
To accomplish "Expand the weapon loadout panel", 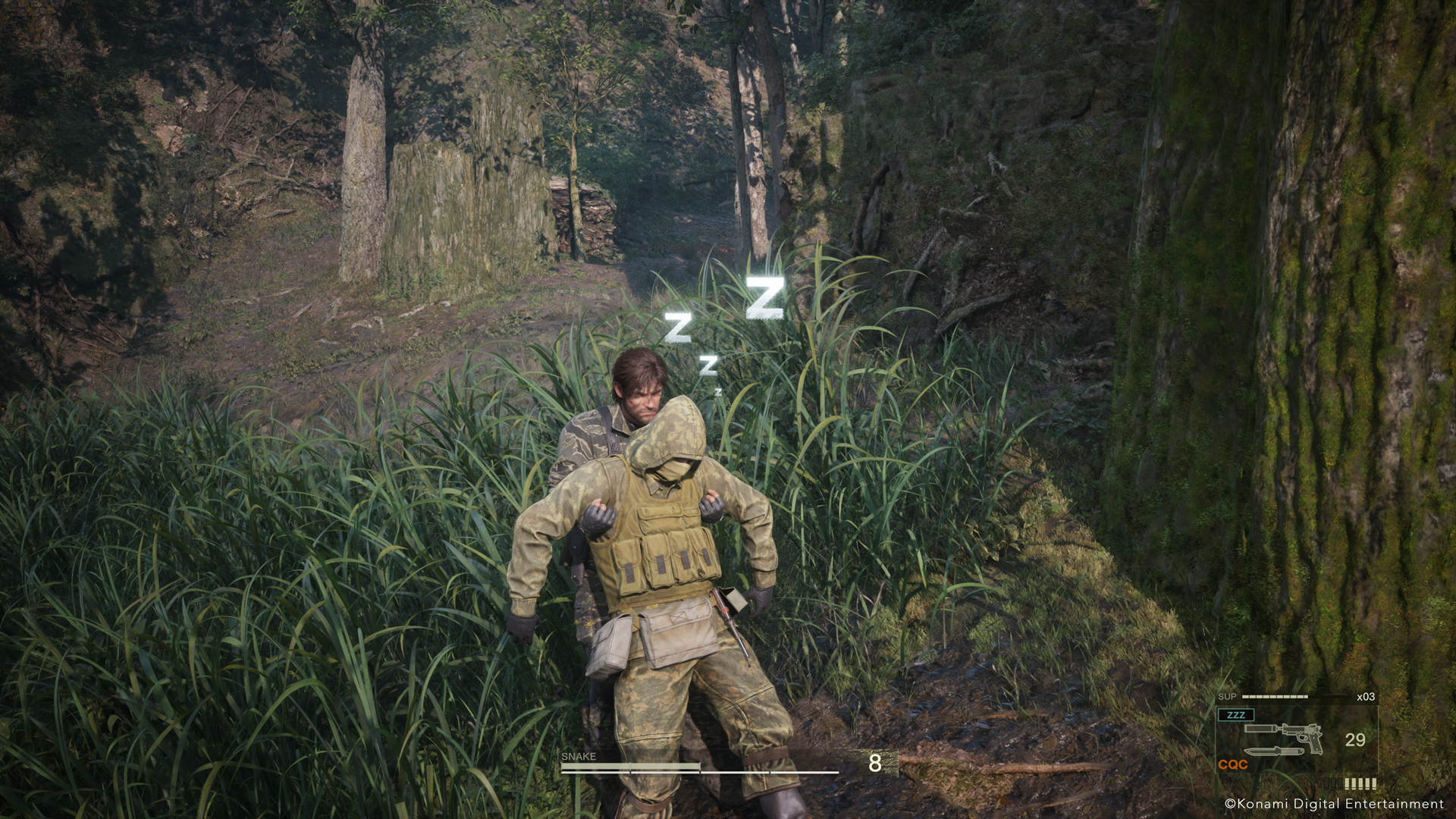I will [x=1297, y=739].
